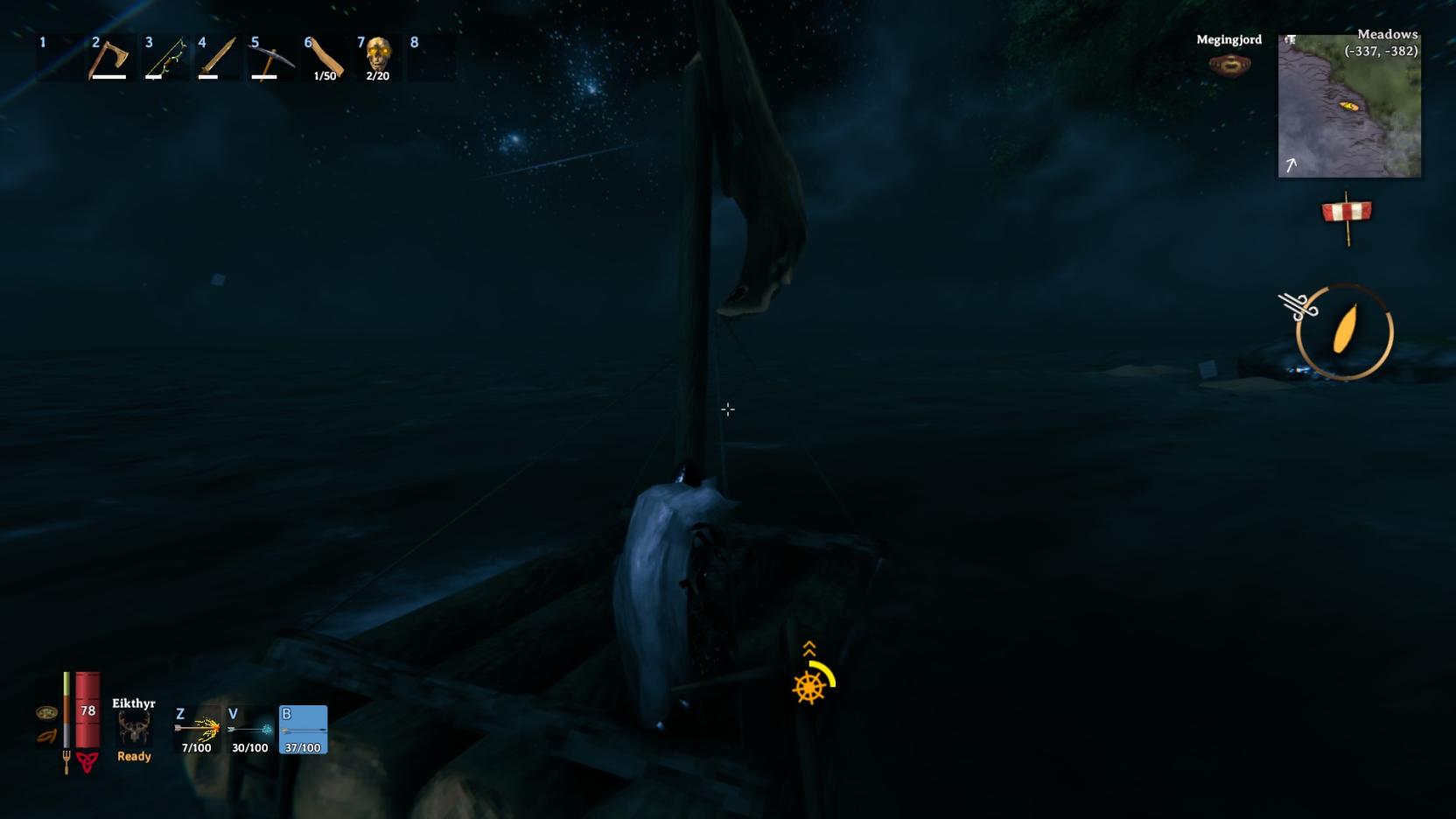The width and height of the screenshot is (1456, 819).
Task: Click the glowing skull trophy in slot 7
Action: (378, 57)
